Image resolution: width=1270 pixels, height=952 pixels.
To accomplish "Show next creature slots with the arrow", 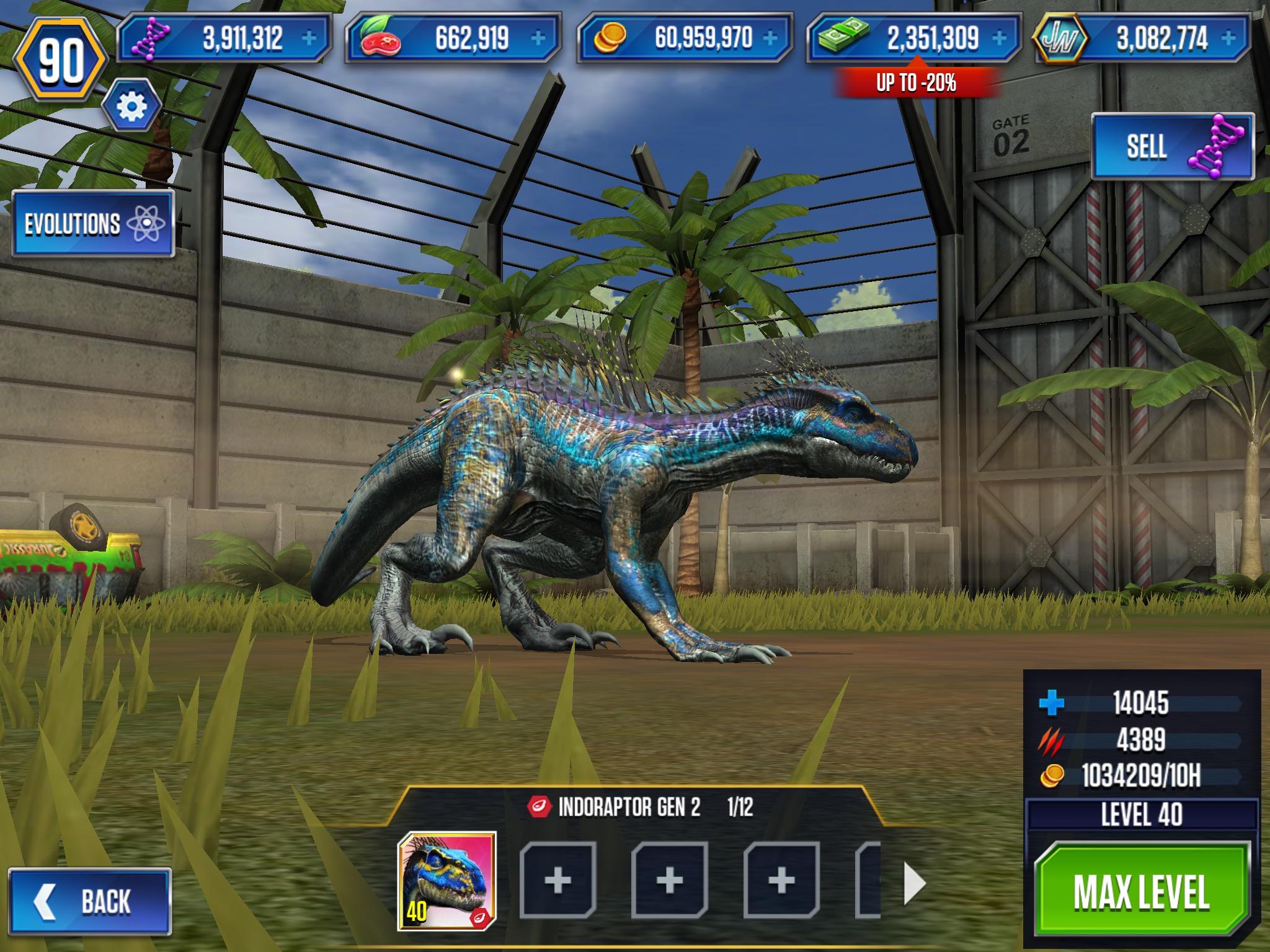I will pyautogui.click(x=915, y=883).
